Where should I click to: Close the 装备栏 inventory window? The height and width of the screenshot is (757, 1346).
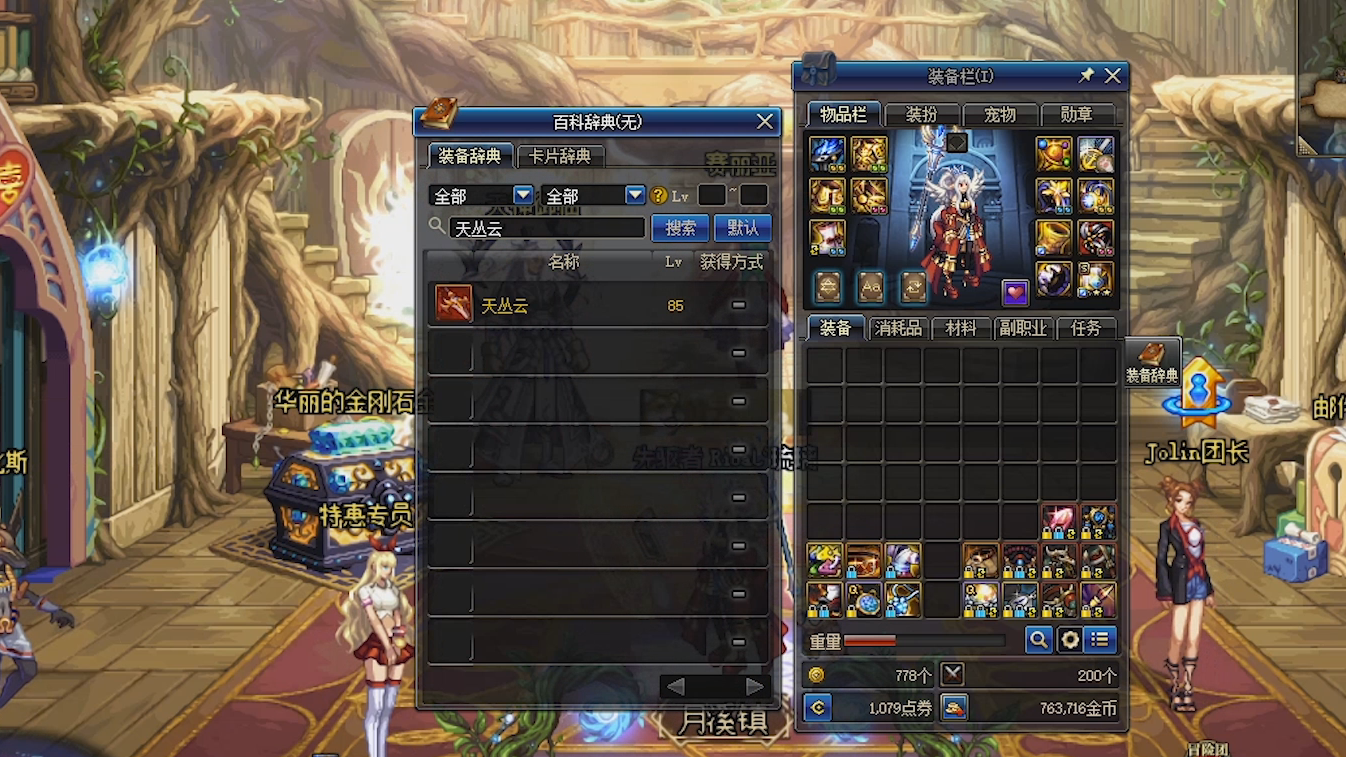coord(1112,75)
